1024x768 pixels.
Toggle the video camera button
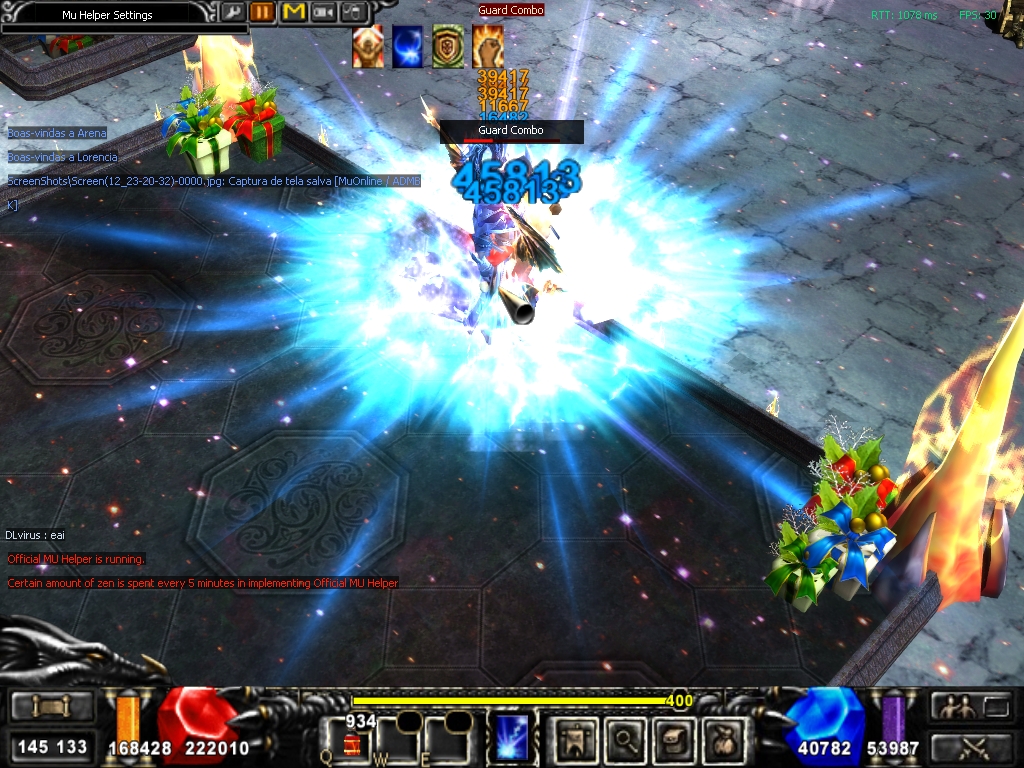pyautogui.click(x=324, y=13)
